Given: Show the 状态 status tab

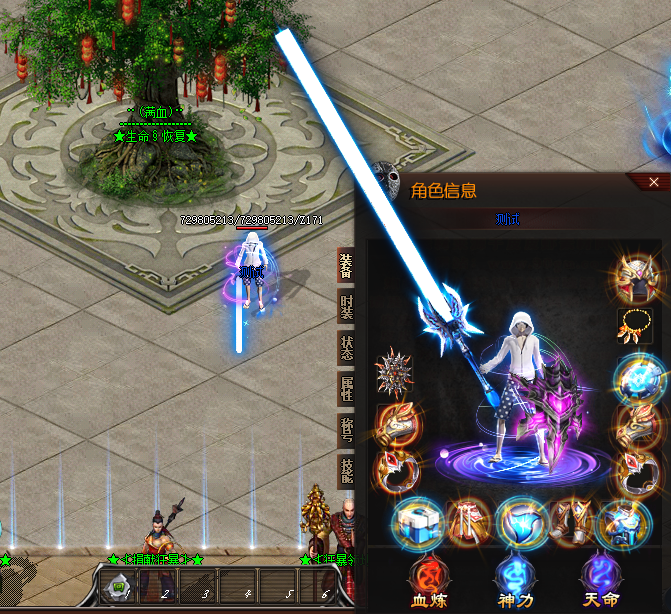Looking at the screenshot, I should click(346, 347).
